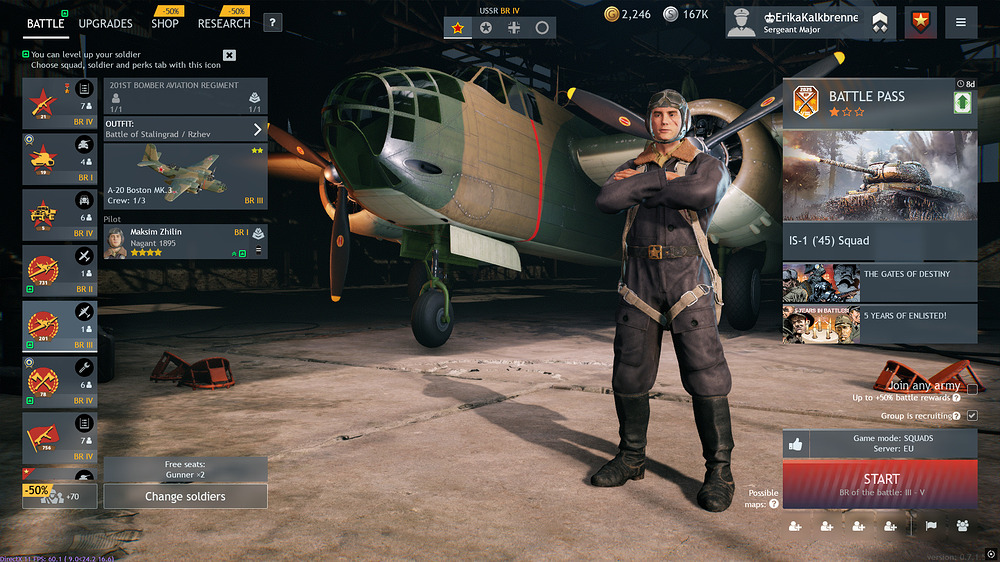Expand the Battle of Stalingrad outfit selector
This screenshot has height=562, width=1000.
(257, 129)
